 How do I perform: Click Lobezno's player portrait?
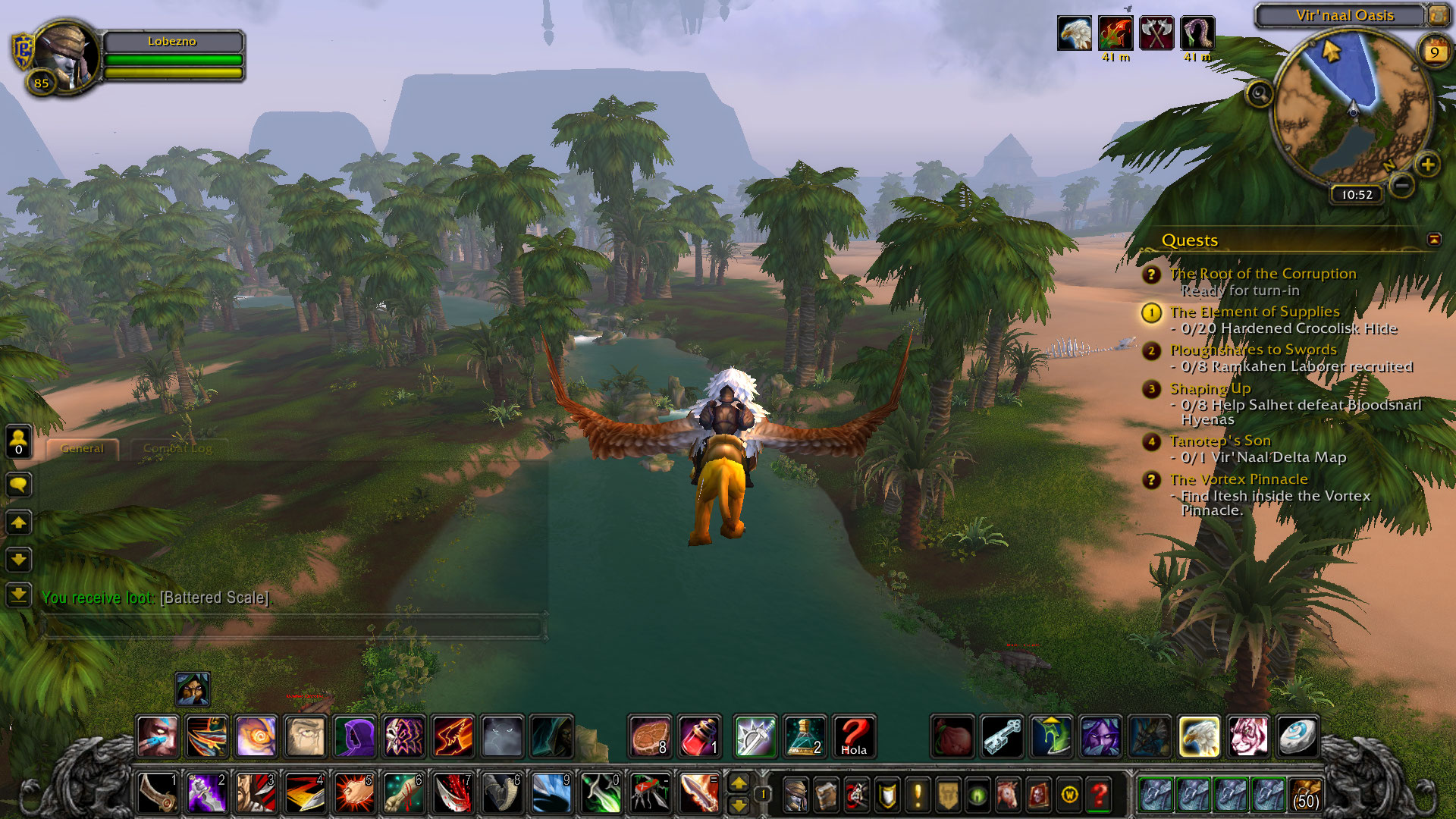(67, 57)
